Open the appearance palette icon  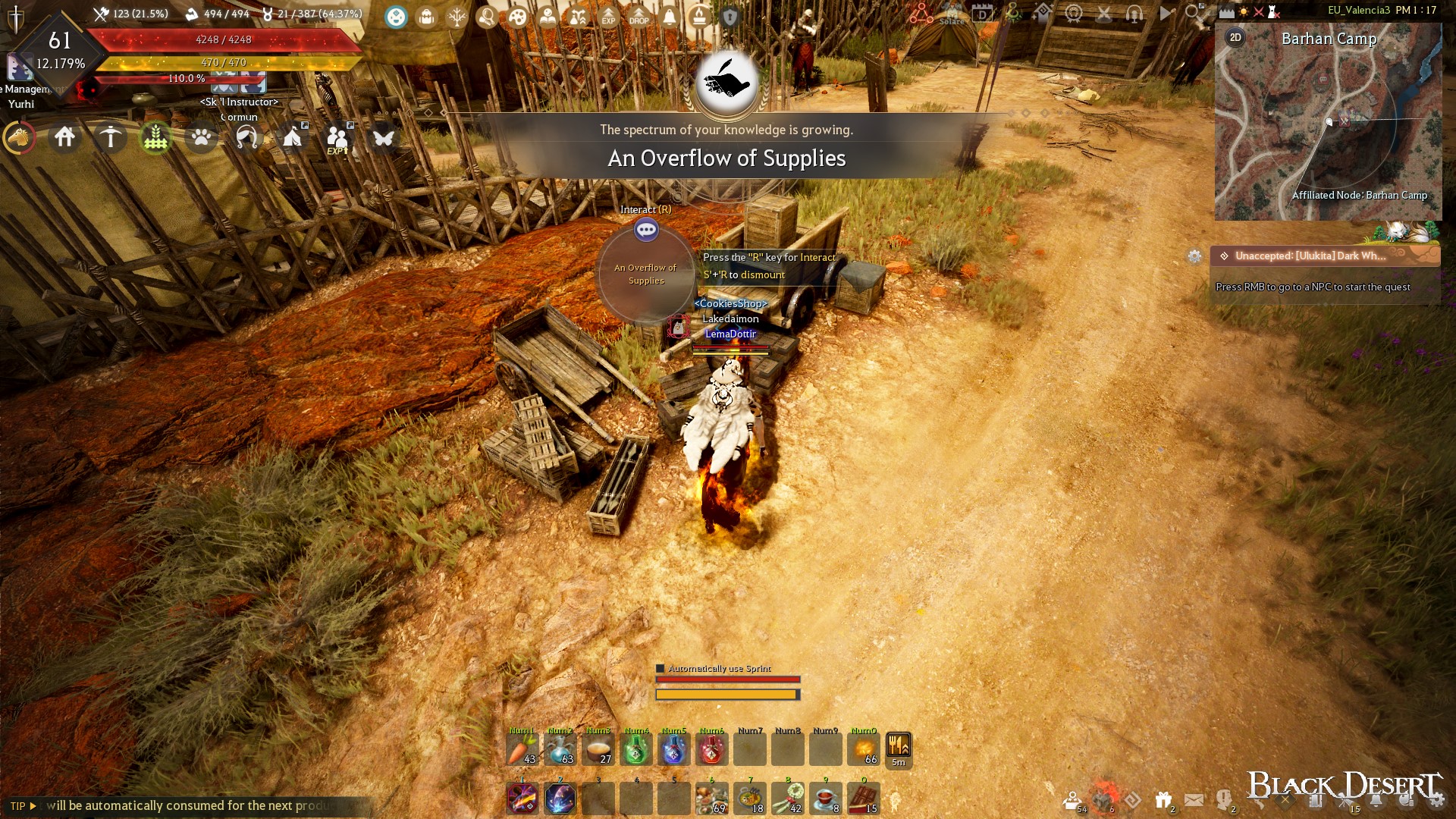(x=517, y=17)
